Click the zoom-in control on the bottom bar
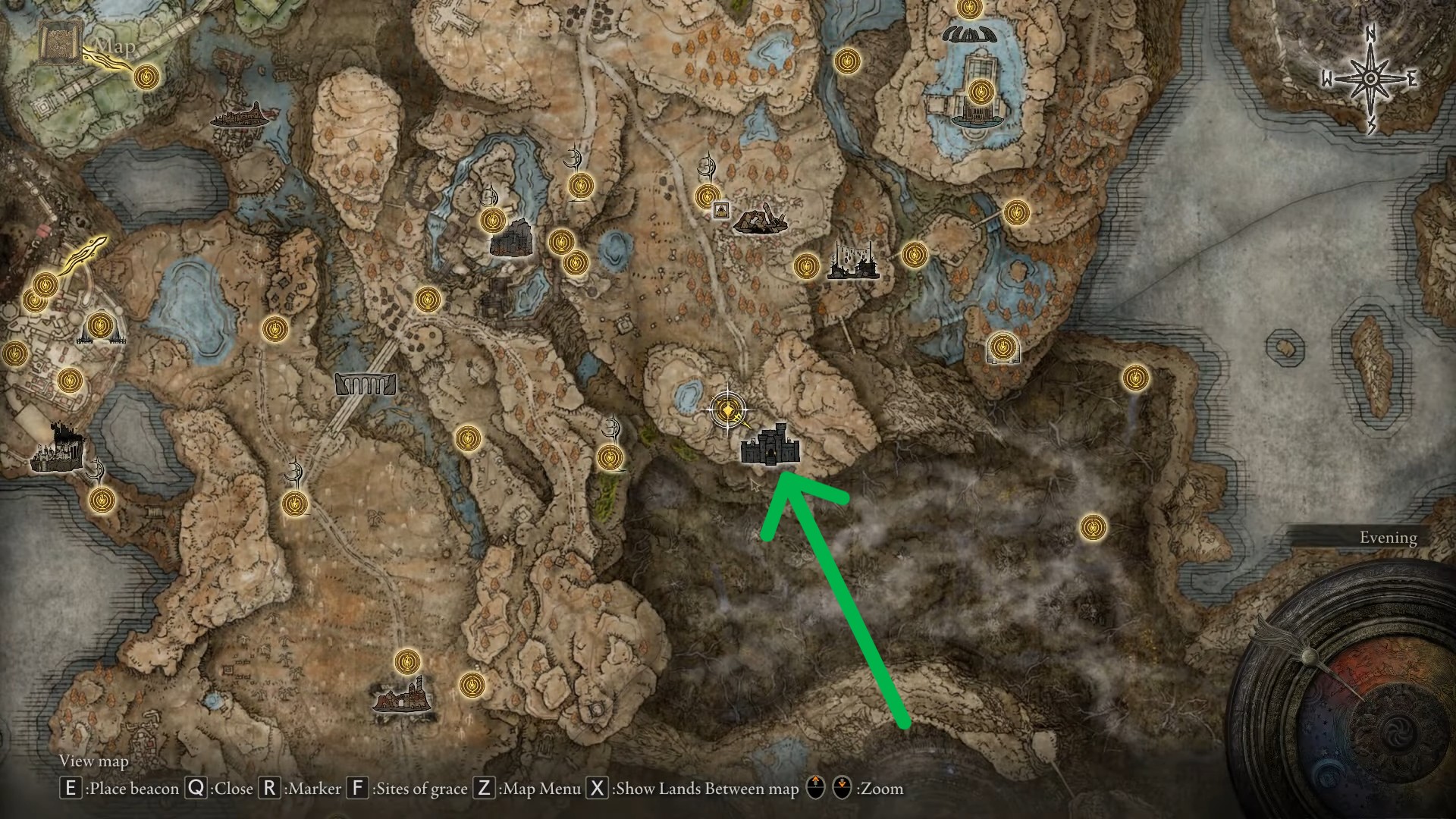This screenshot has height=819, width=1456. tap(816, 789)
